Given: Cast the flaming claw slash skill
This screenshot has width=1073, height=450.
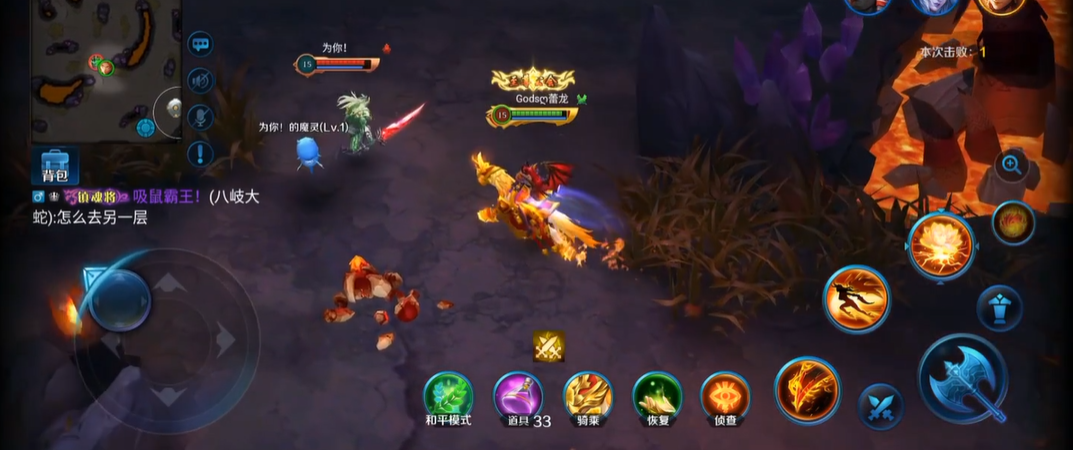Looking at the screenshot, I should click(808, 389).
